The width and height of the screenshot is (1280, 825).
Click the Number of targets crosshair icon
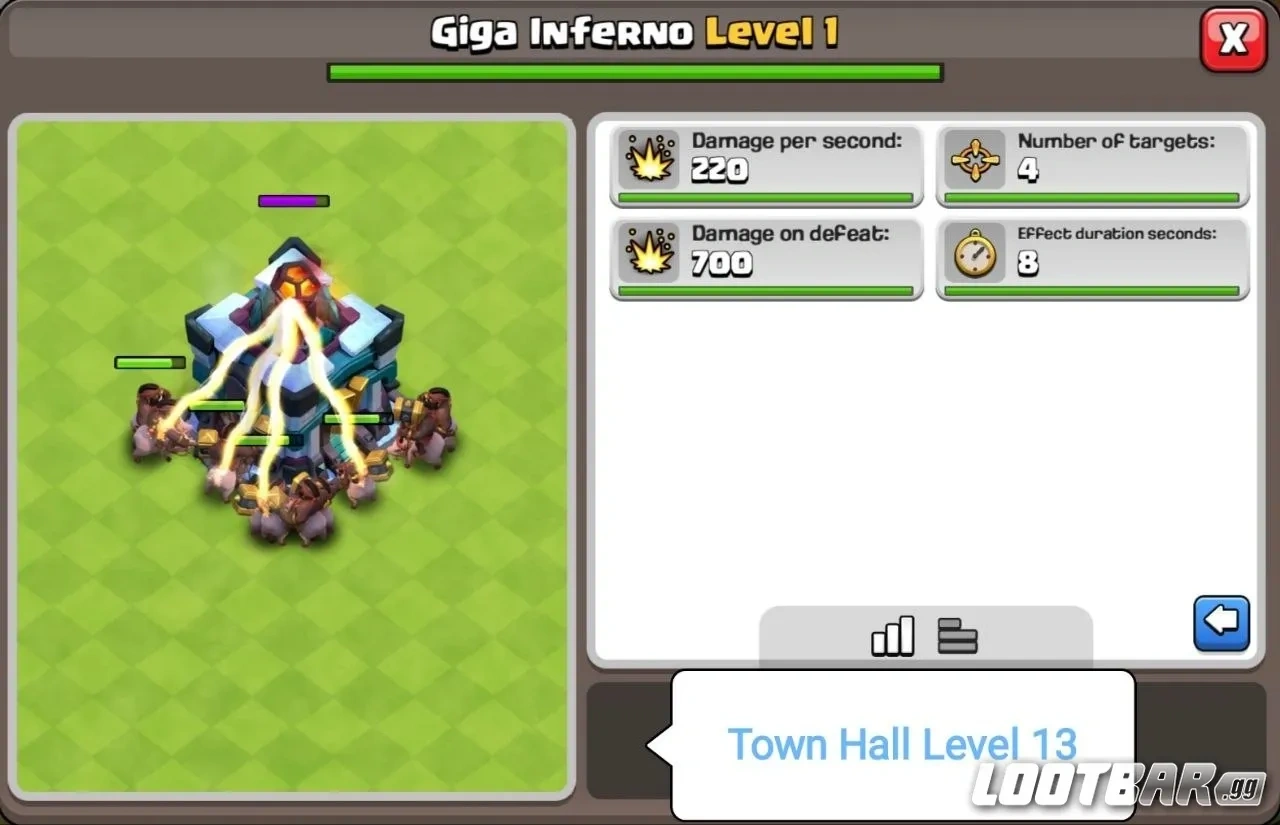[x=976, y=158]
